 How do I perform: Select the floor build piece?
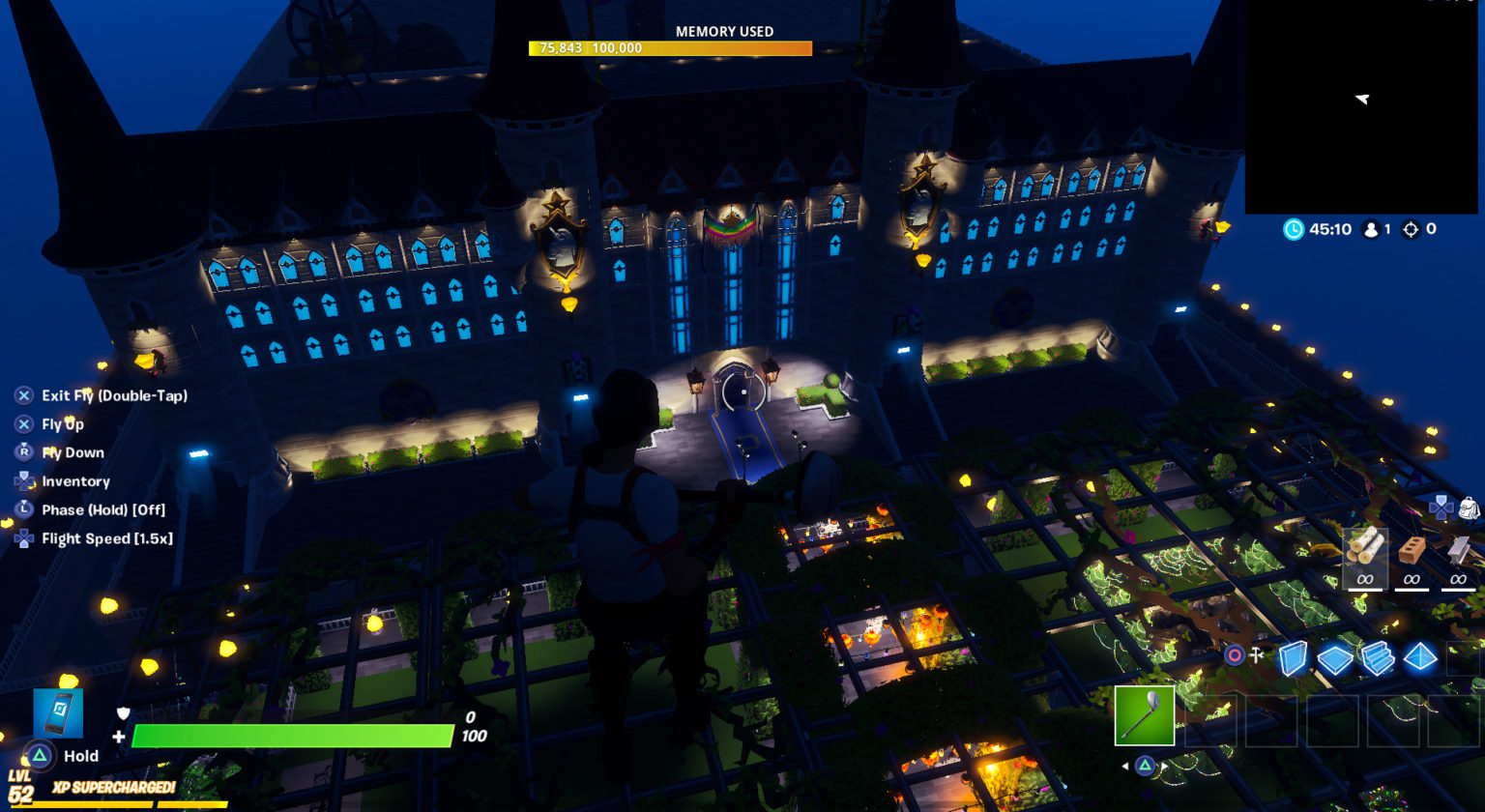1336,657
